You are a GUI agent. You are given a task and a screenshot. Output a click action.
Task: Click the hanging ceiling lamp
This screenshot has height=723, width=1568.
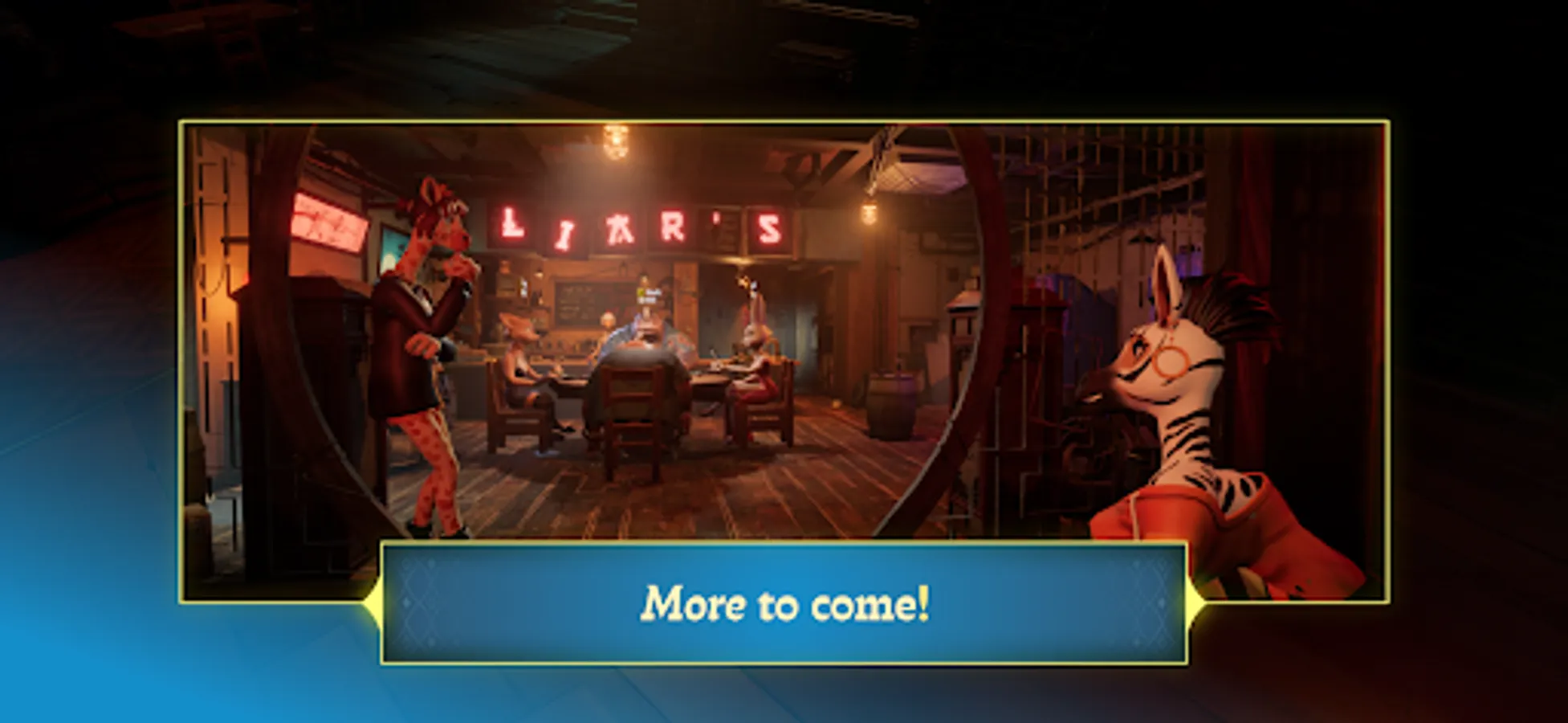[x=617, y=145]
